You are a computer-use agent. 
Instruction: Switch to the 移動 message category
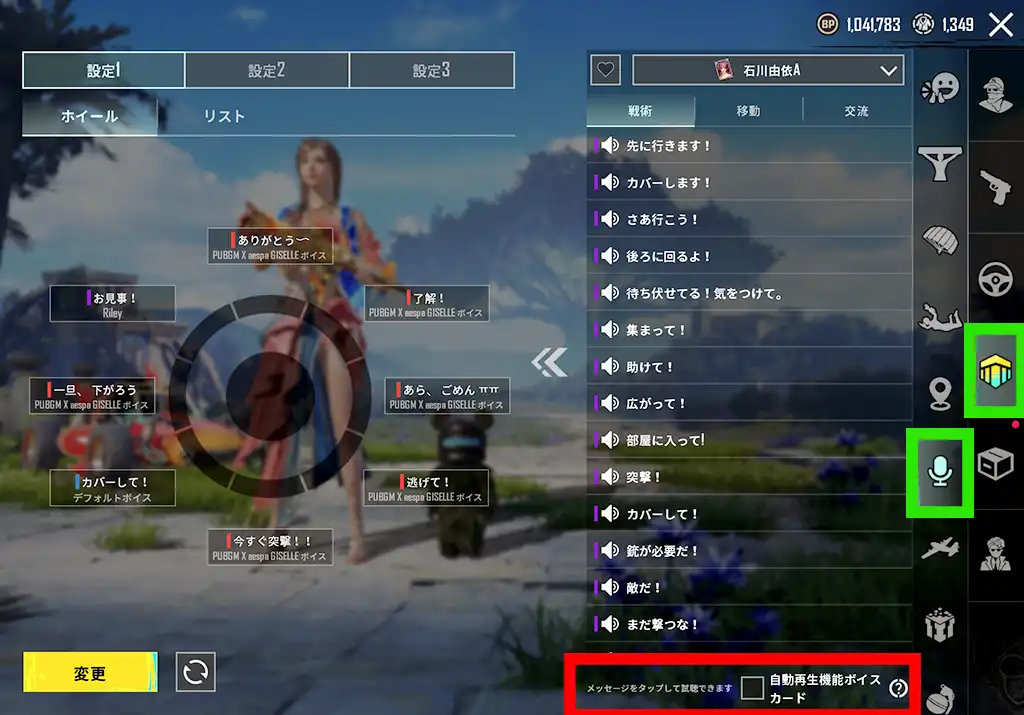748,111
